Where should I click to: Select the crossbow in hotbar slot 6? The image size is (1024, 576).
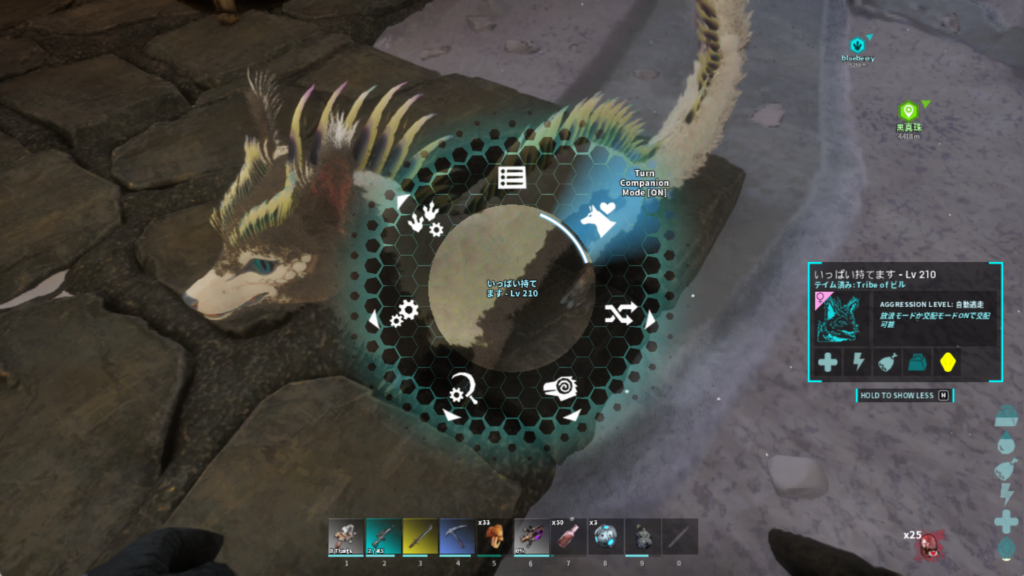click(531, 537)
